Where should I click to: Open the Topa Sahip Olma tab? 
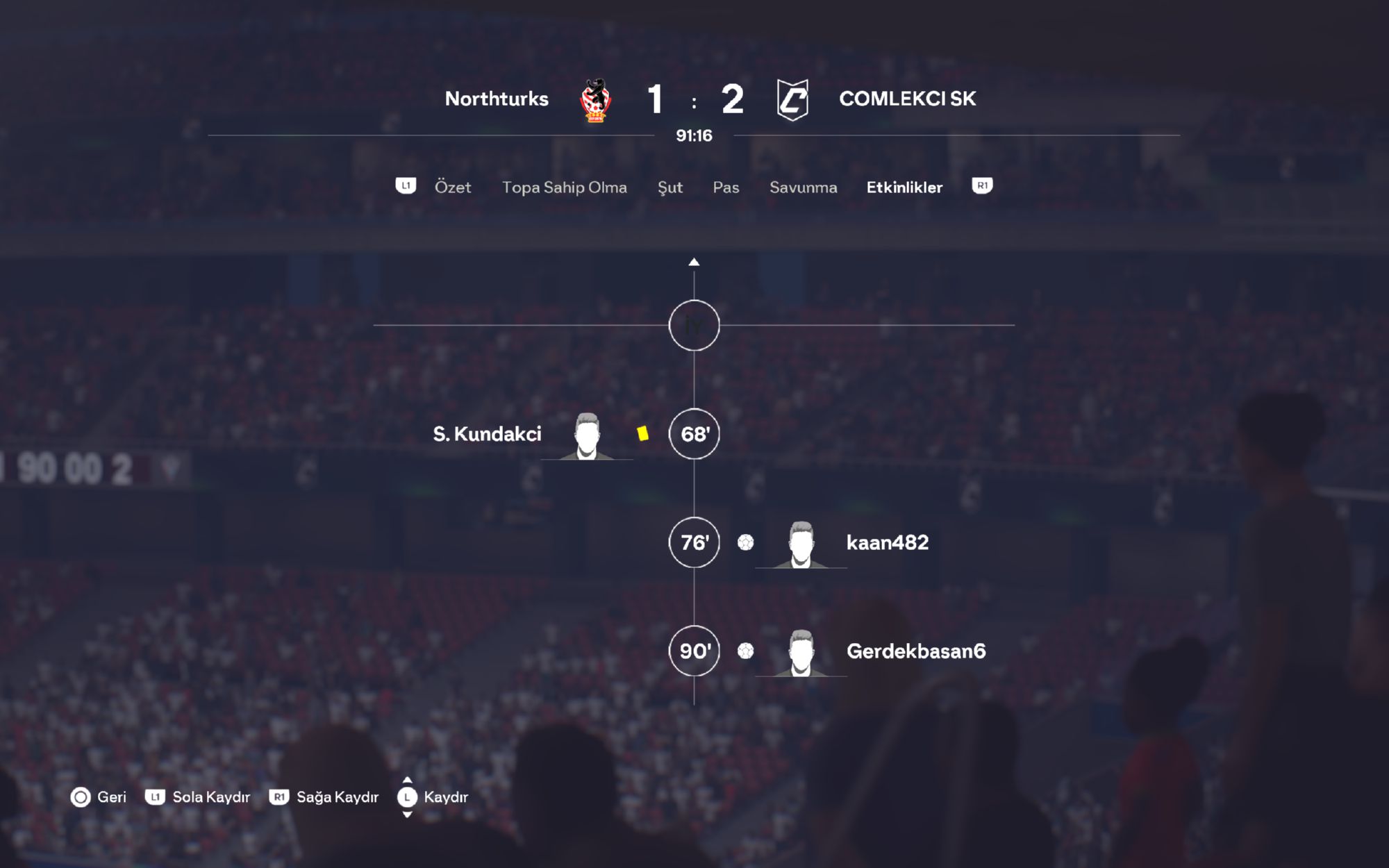pyautogui.click(x=564, y=187)
